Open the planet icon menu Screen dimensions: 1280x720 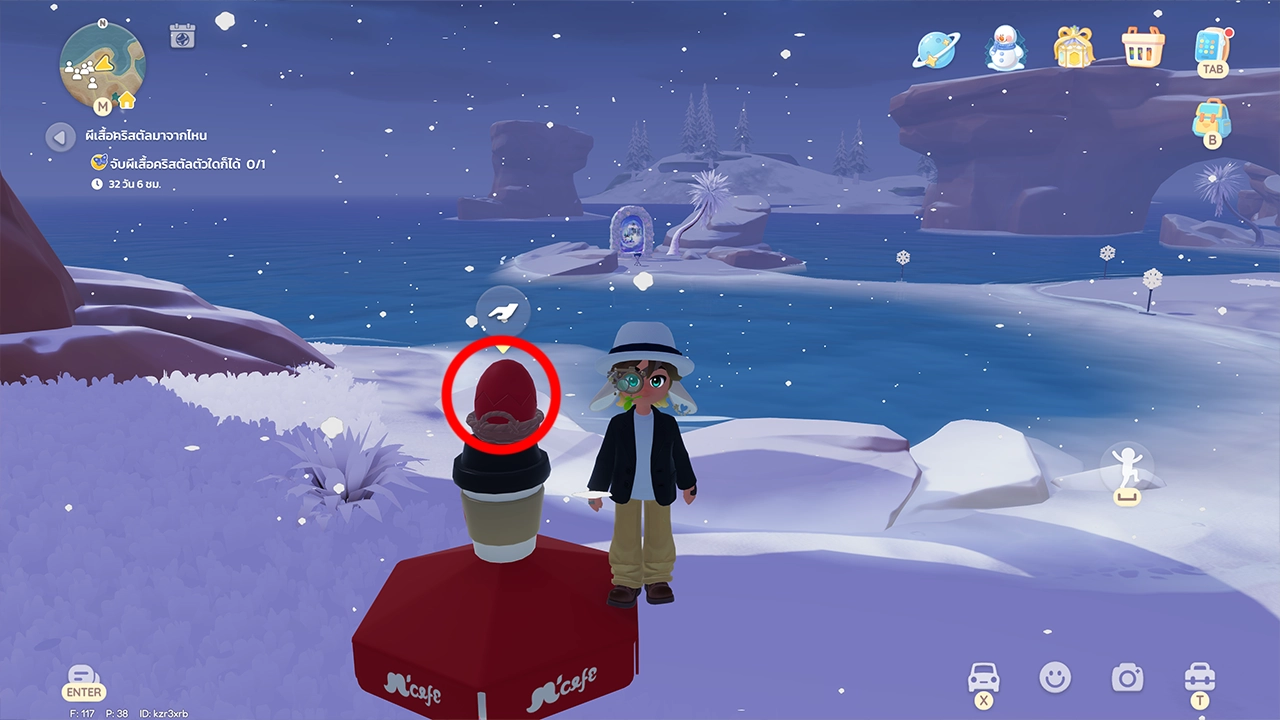[x=936, y=48]
